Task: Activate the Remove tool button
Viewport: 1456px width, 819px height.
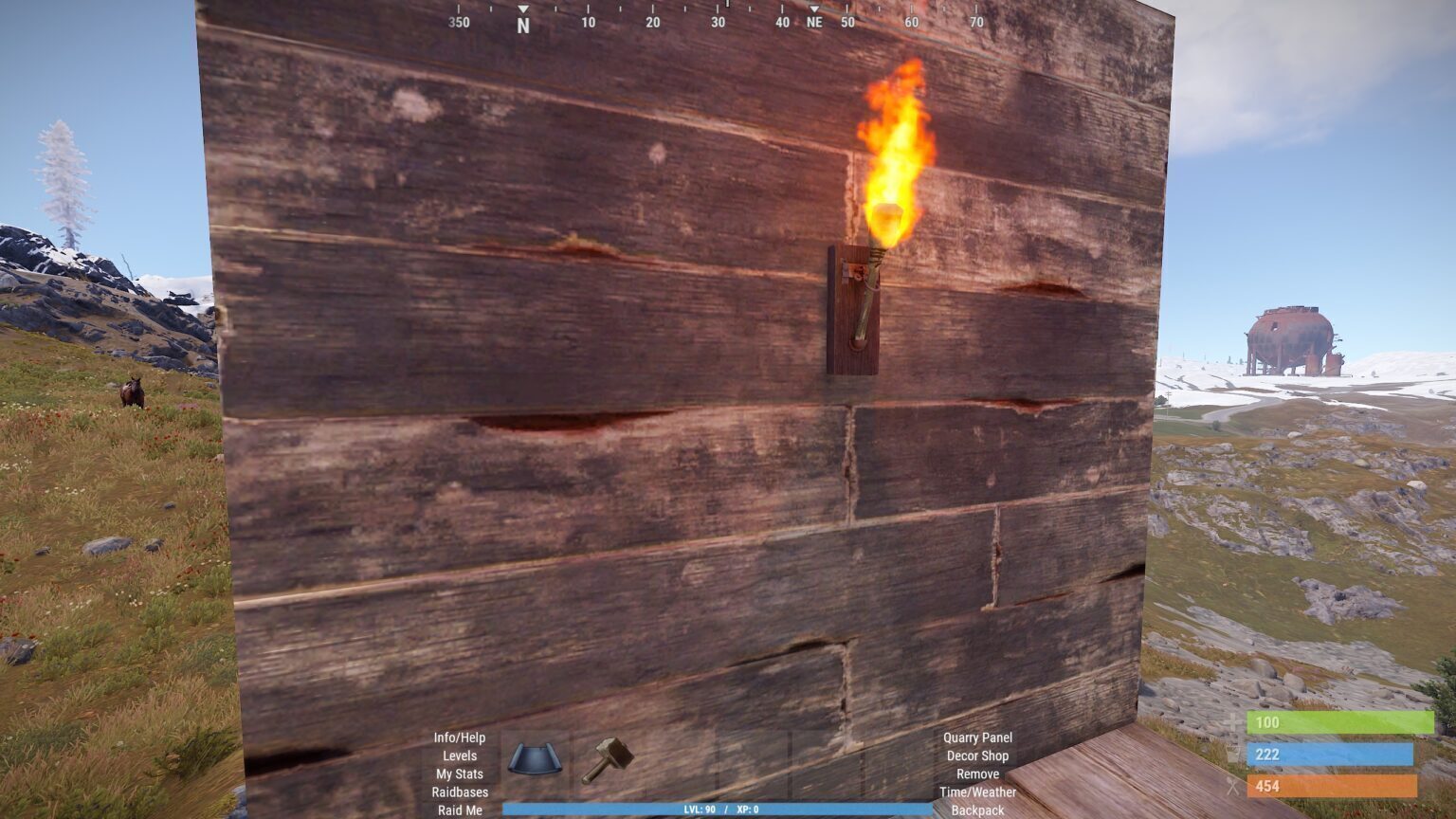Action: click(x=977, y=773)
